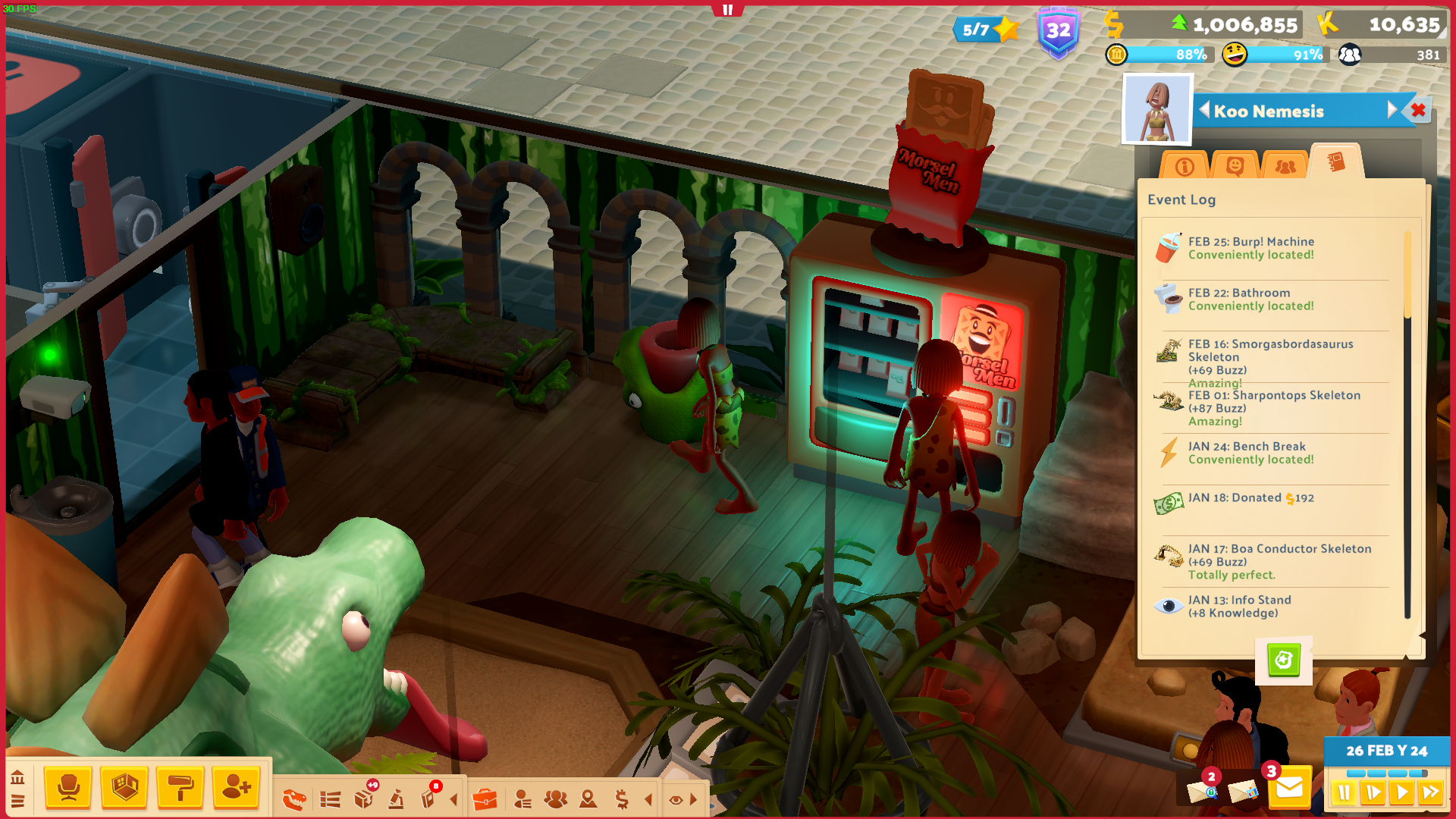Switch to Koo Nemesis info tab
1456x819 pixels.
click(1185, 165)
